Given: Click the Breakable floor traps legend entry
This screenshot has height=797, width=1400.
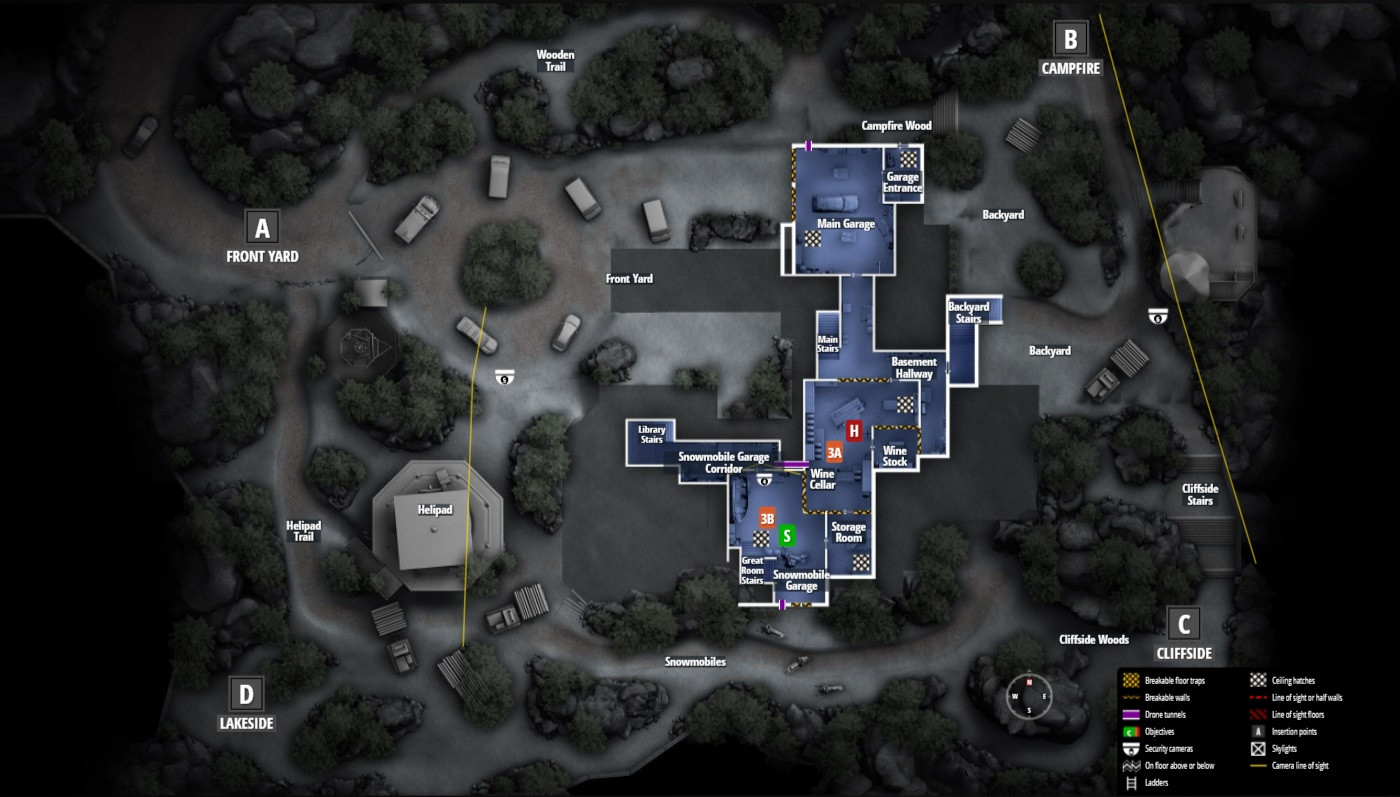Looking at the screenshot, I should click(1174, 680).
